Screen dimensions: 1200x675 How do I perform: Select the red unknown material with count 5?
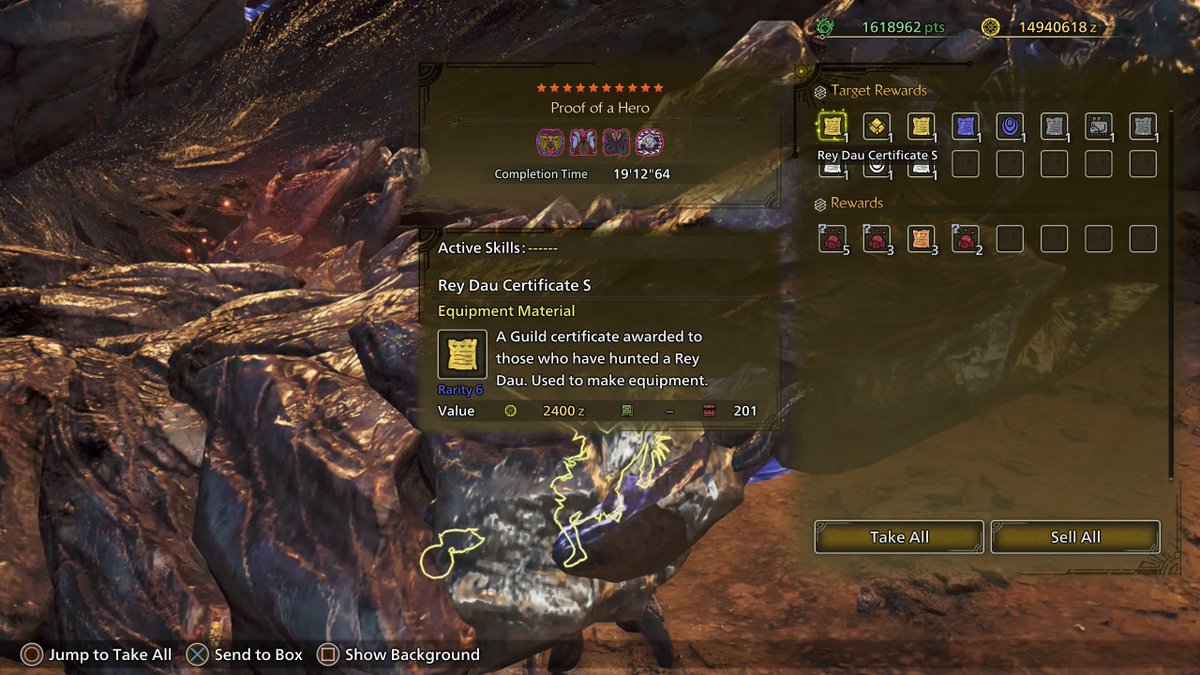832,239
